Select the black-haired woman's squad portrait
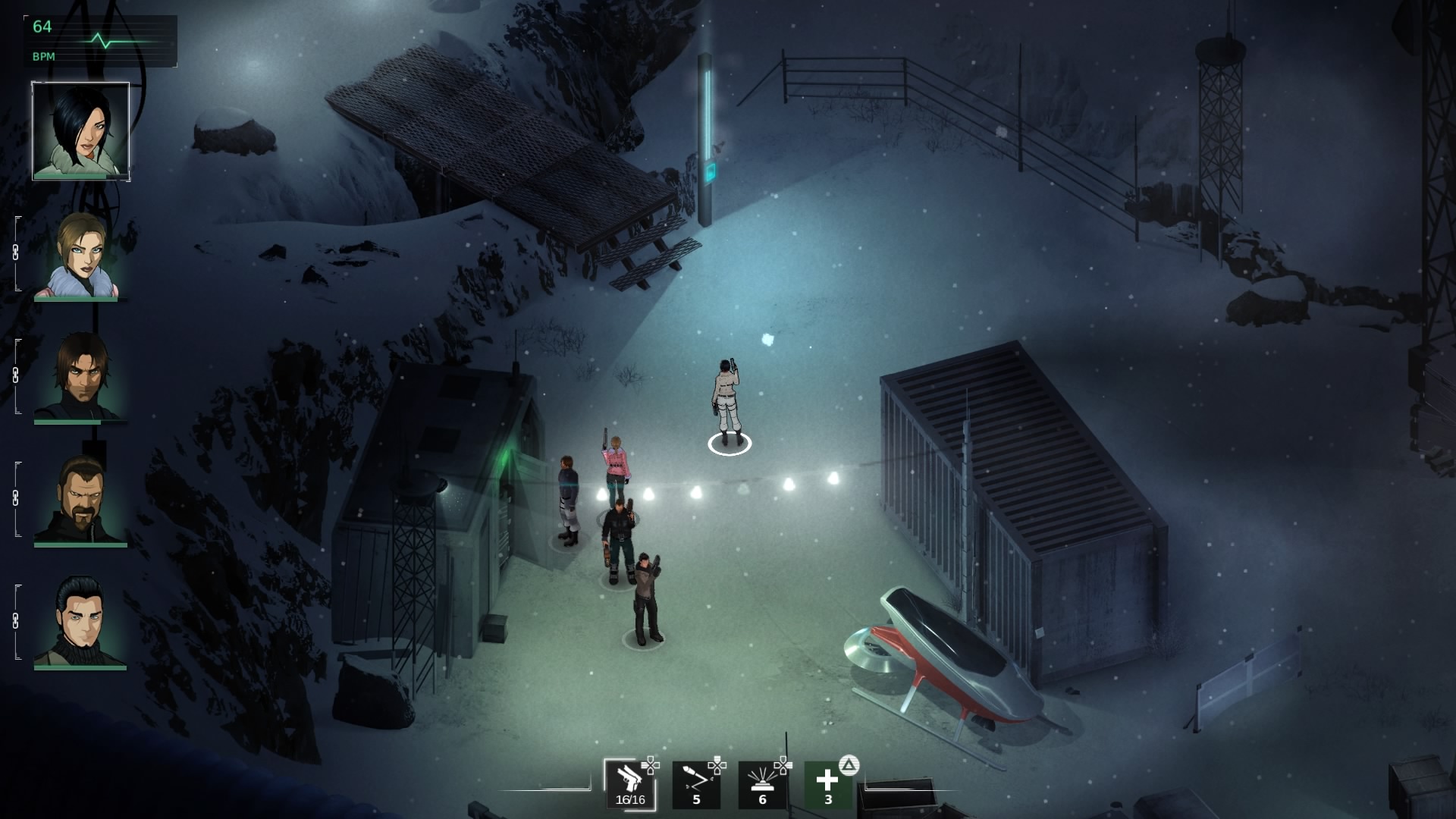Image resolution: width=1456 pixels, height=819 pixels. [80, 130]
